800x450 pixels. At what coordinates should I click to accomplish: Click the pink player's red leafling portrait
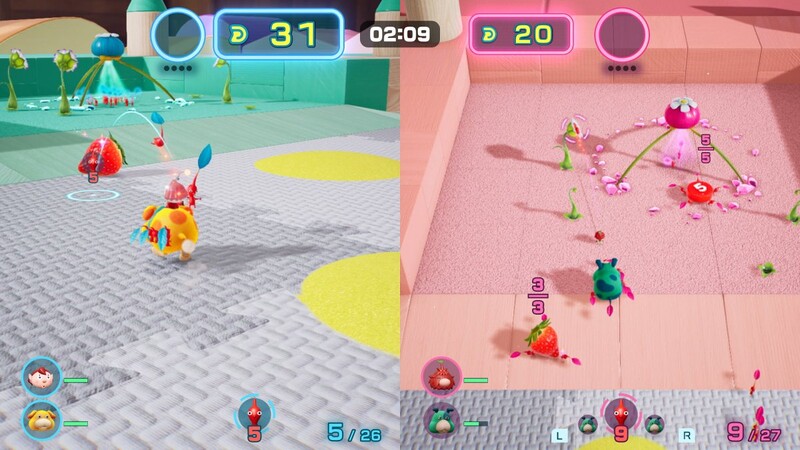[441, 377]
